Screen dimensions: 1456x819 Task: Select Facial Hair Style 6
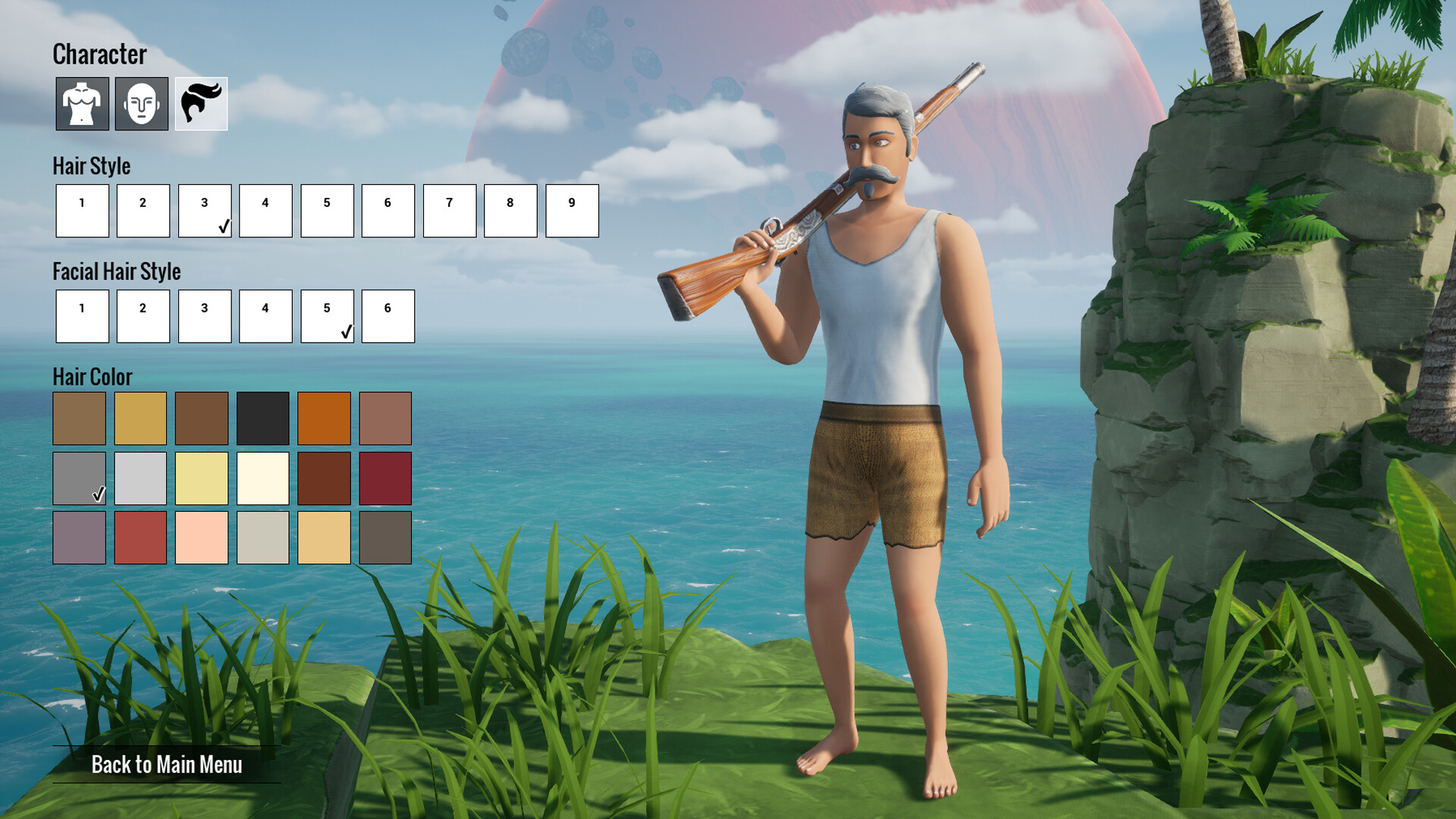coord(387,316)
